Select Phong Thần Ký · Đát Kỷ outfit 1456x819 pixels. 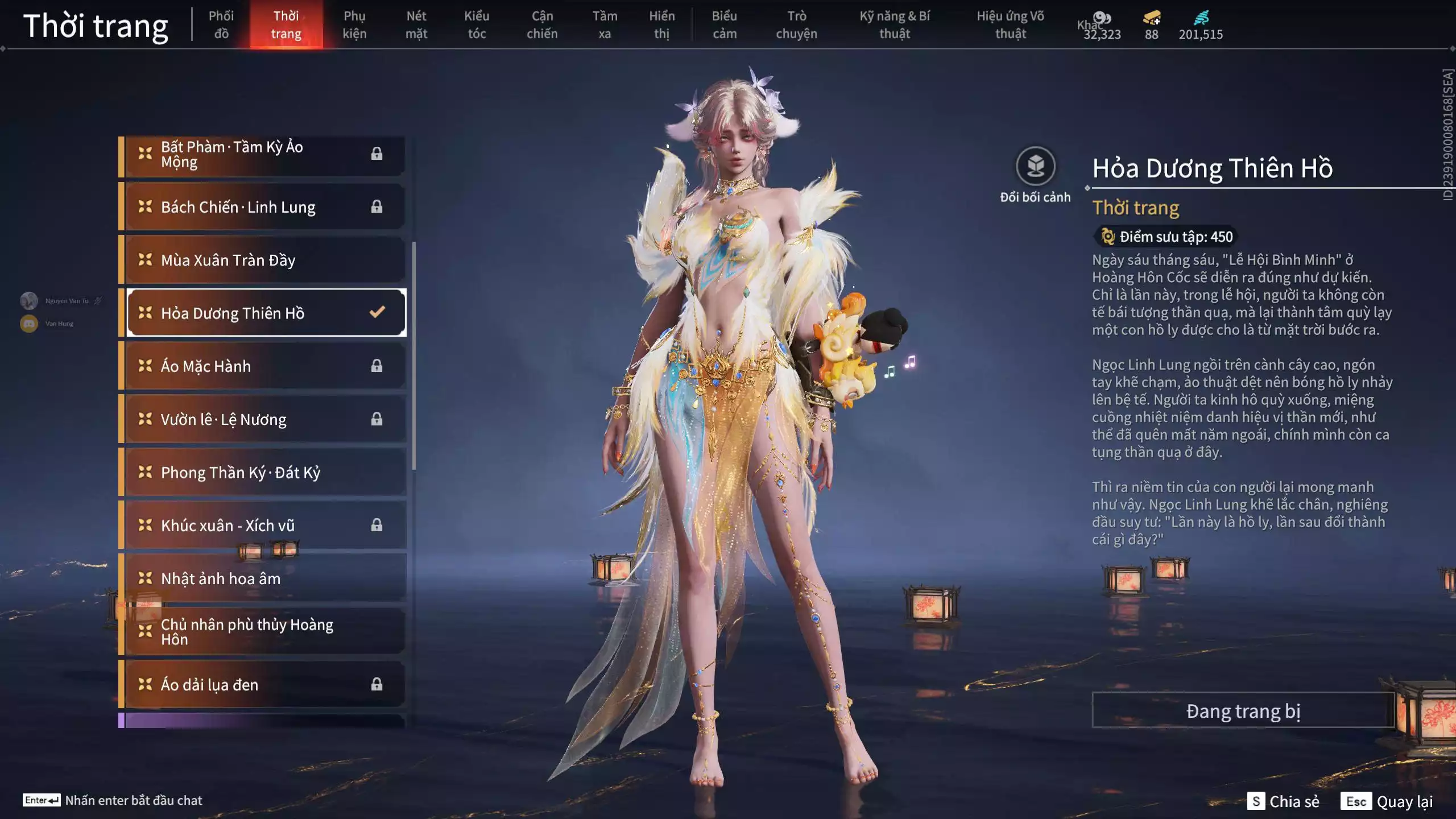[x=265, y=472]
